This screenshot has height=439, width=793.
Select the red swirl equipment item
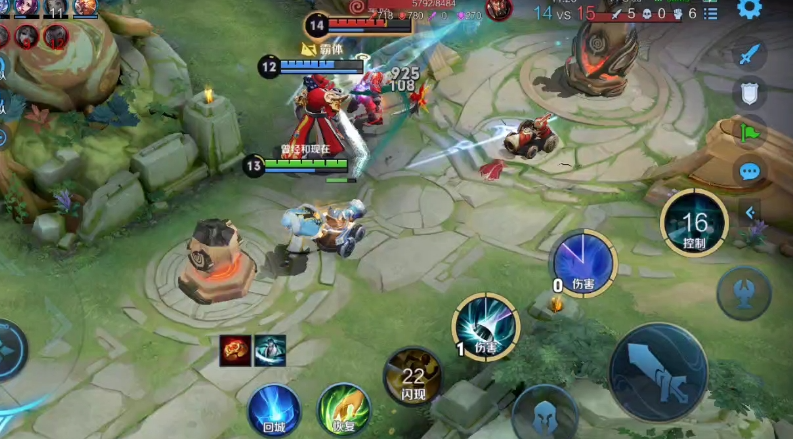coord(235,349)
